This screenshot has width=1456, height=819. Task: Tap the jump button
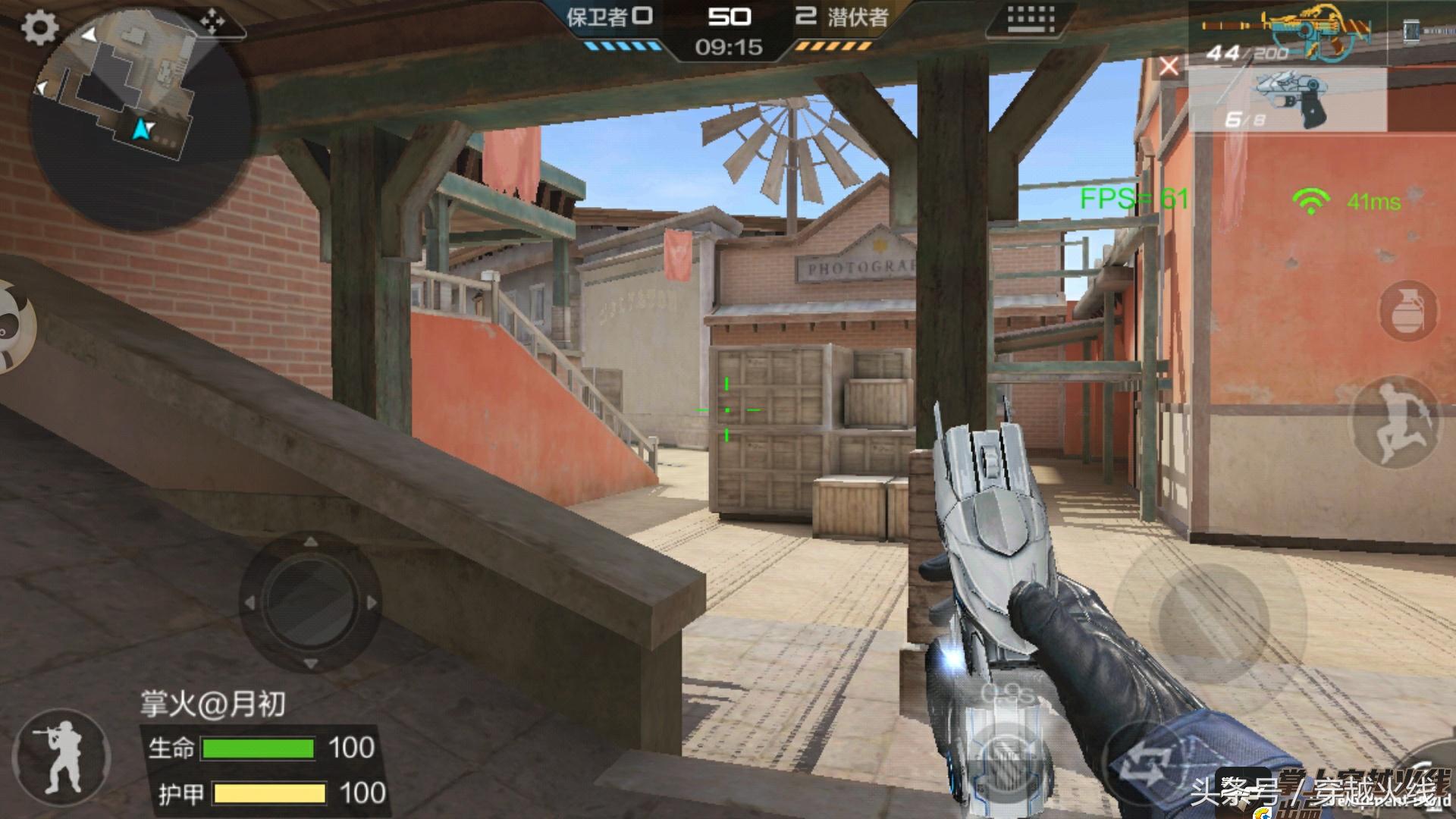click(1398, 424)
